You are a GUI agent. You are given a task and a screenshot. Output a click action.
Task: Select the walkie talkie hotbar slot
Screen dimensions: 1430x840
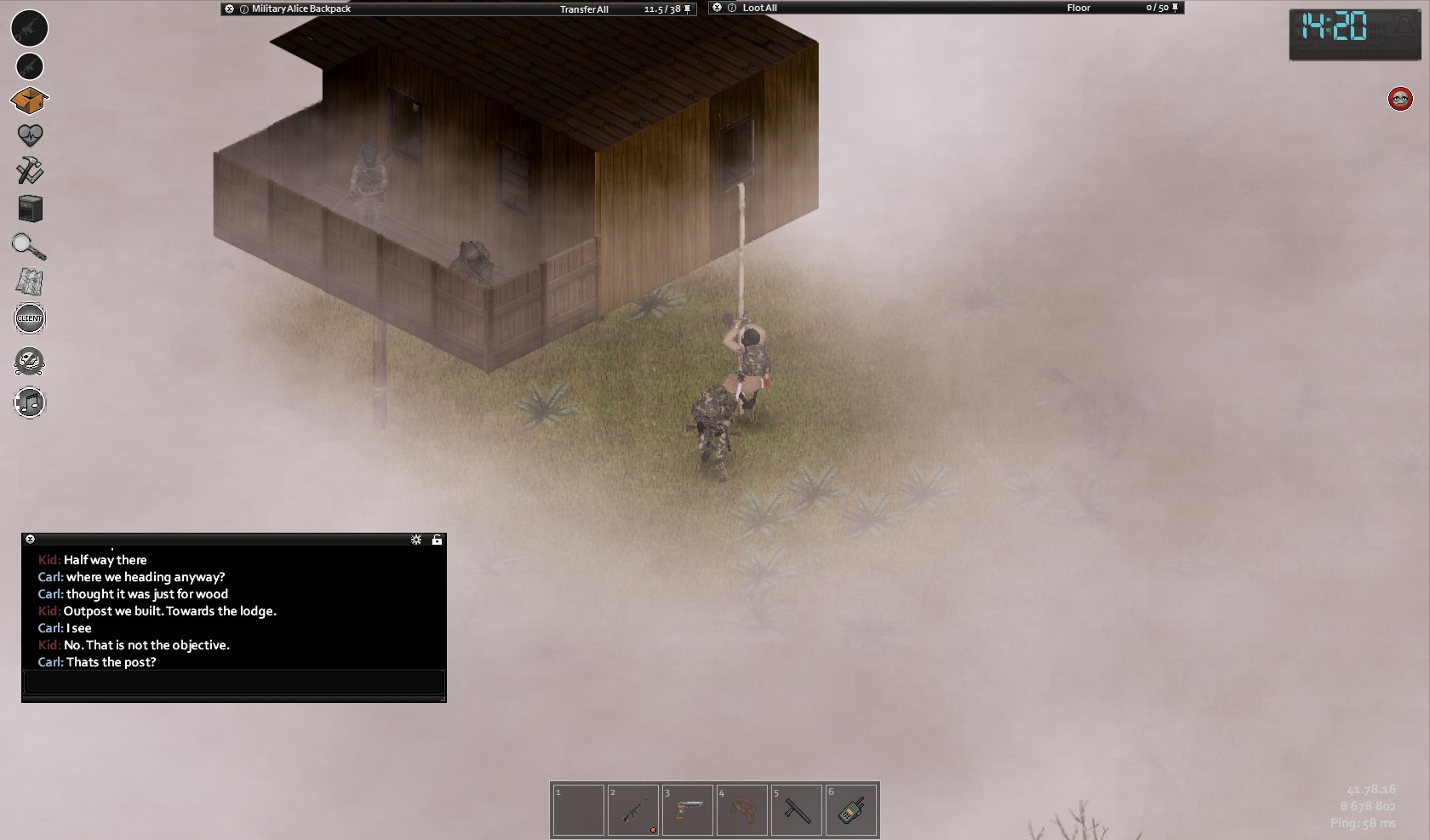pos(851,810)
